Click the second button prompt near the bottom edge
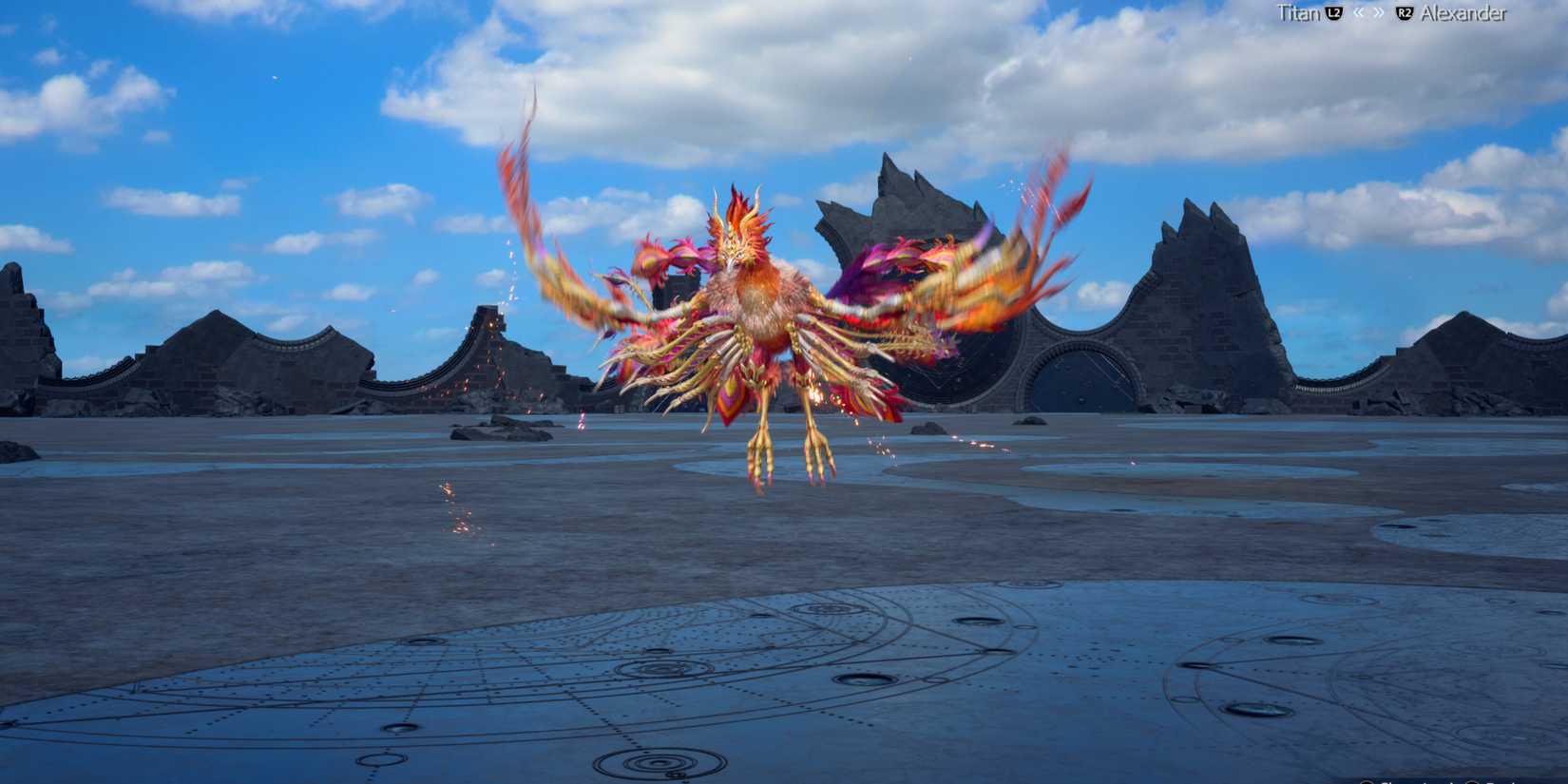The width and height of the screenshot is (1568, 784). (x=1472, y=779)
